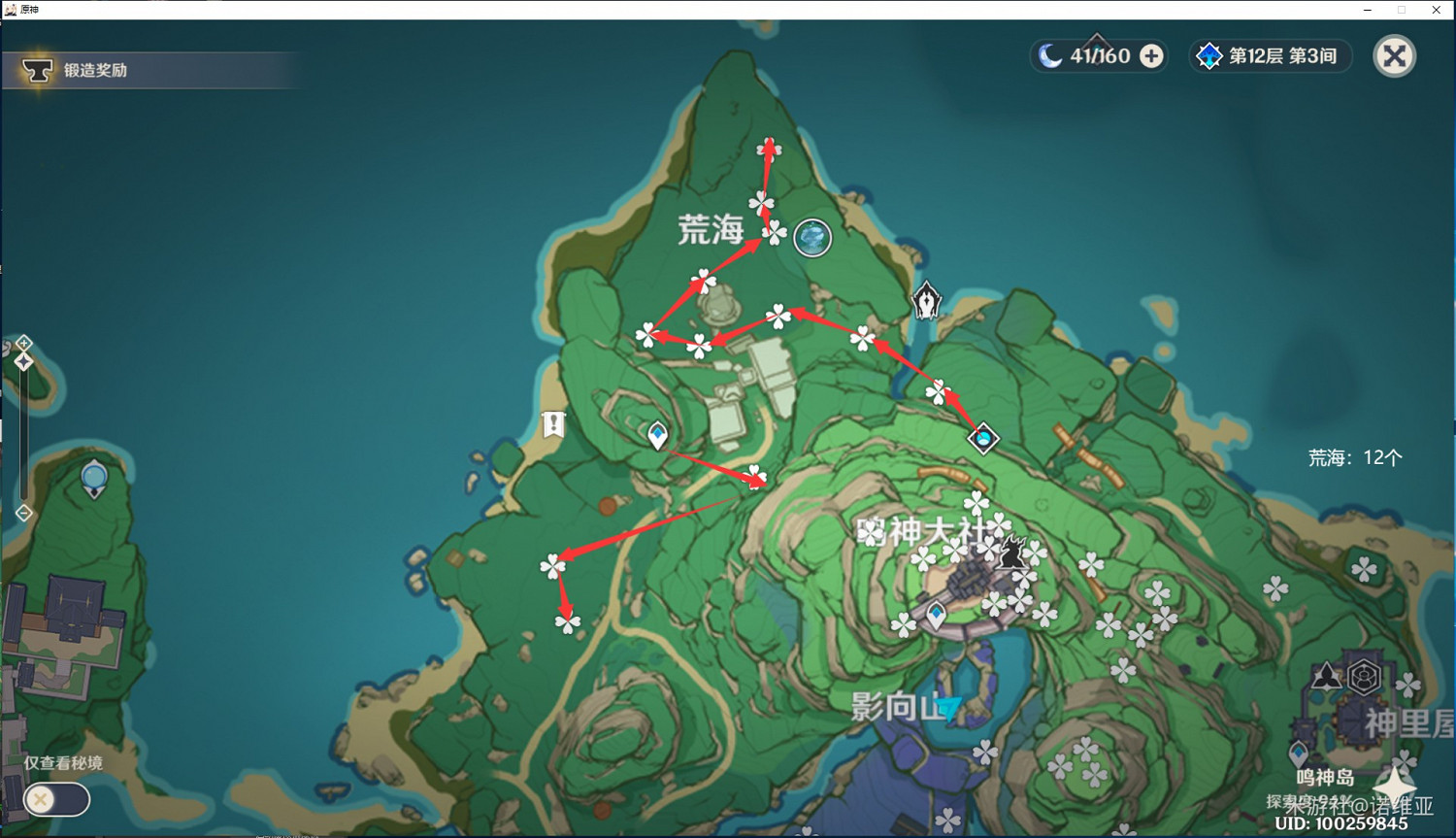Select the white flag marker west of 荒海
This screenshot has width=1456, height=838.
click(x=551, y=423)
